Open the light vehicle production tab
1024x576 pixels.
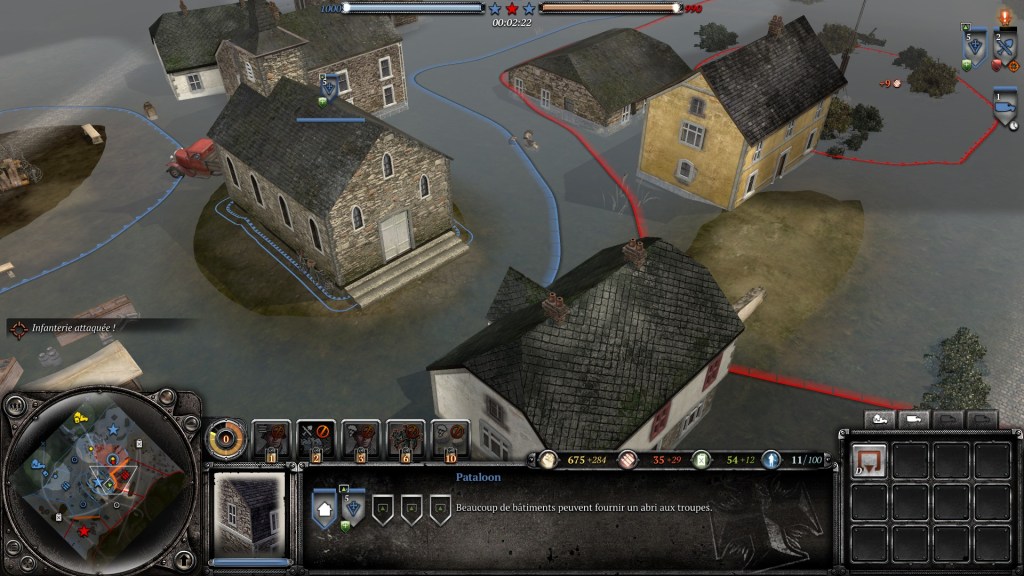click(915, 419)
